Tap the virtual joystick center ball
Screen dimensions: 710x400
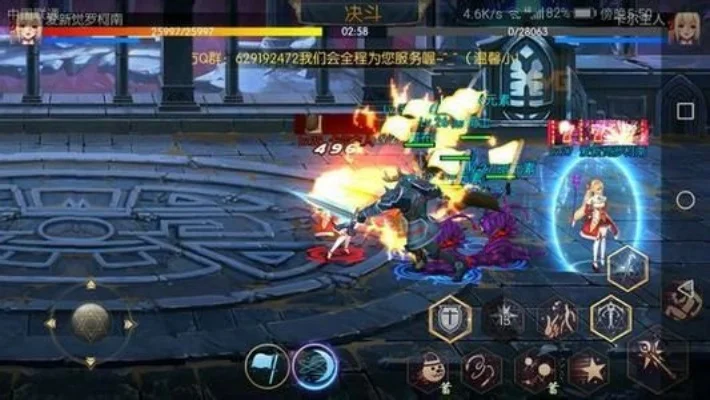coord(90,323)
